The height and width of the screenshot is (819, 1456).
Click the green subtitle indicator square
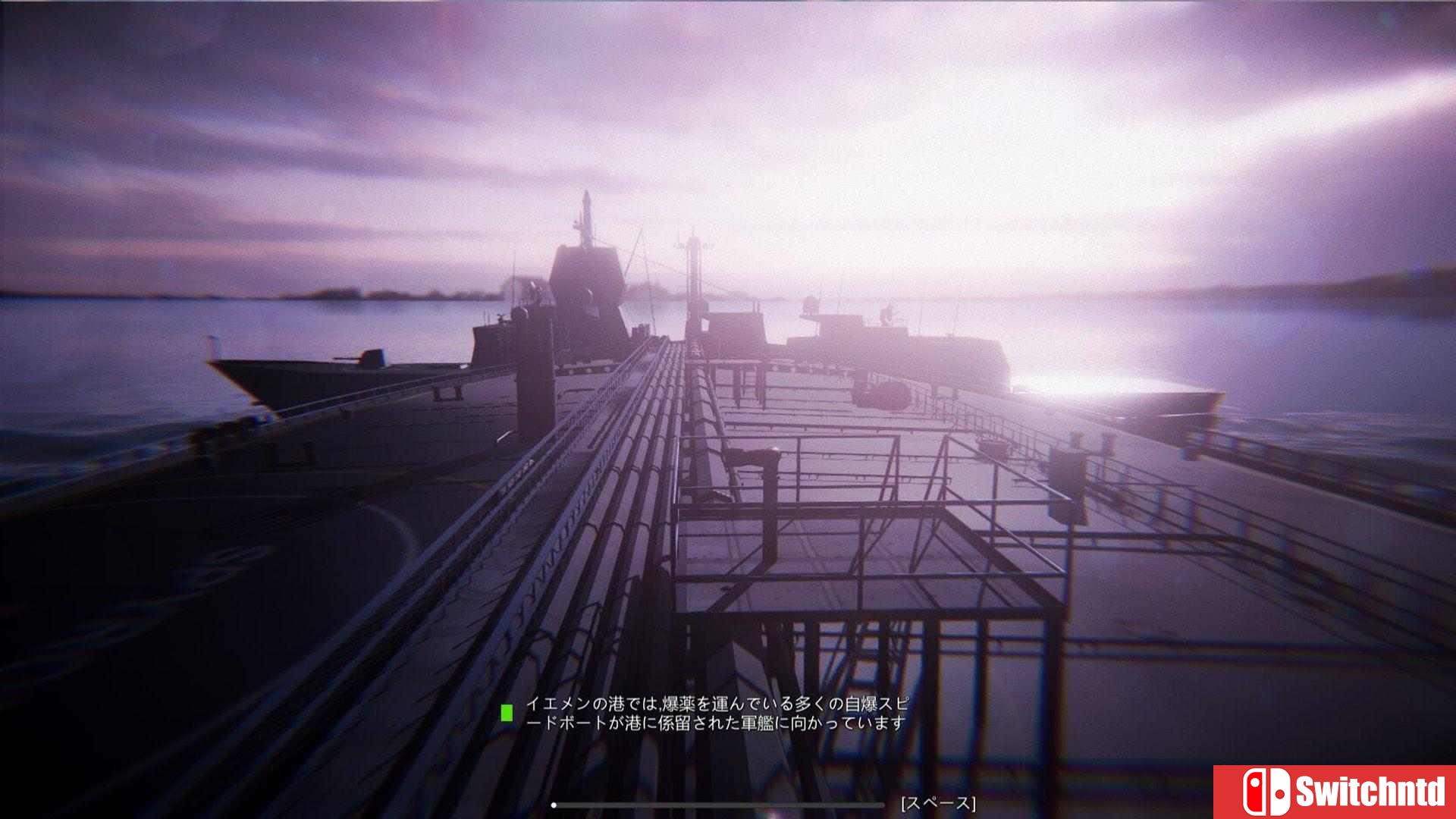coord(507,714)
